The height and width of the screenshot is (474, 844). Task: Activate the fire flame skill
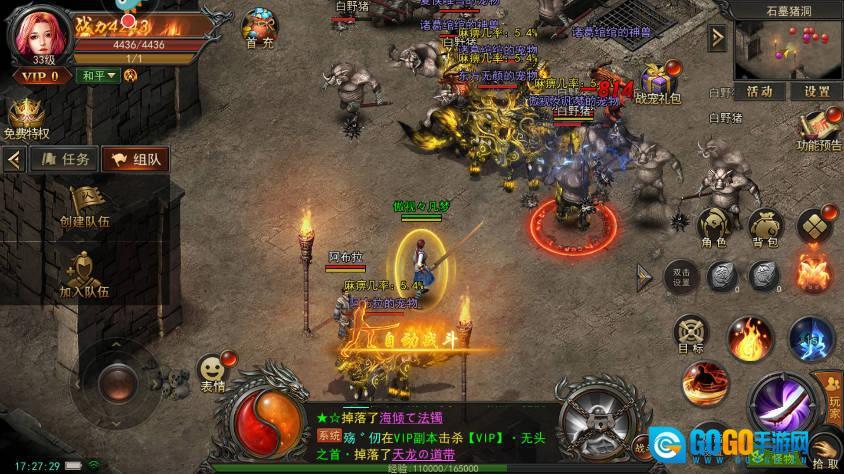746,336
